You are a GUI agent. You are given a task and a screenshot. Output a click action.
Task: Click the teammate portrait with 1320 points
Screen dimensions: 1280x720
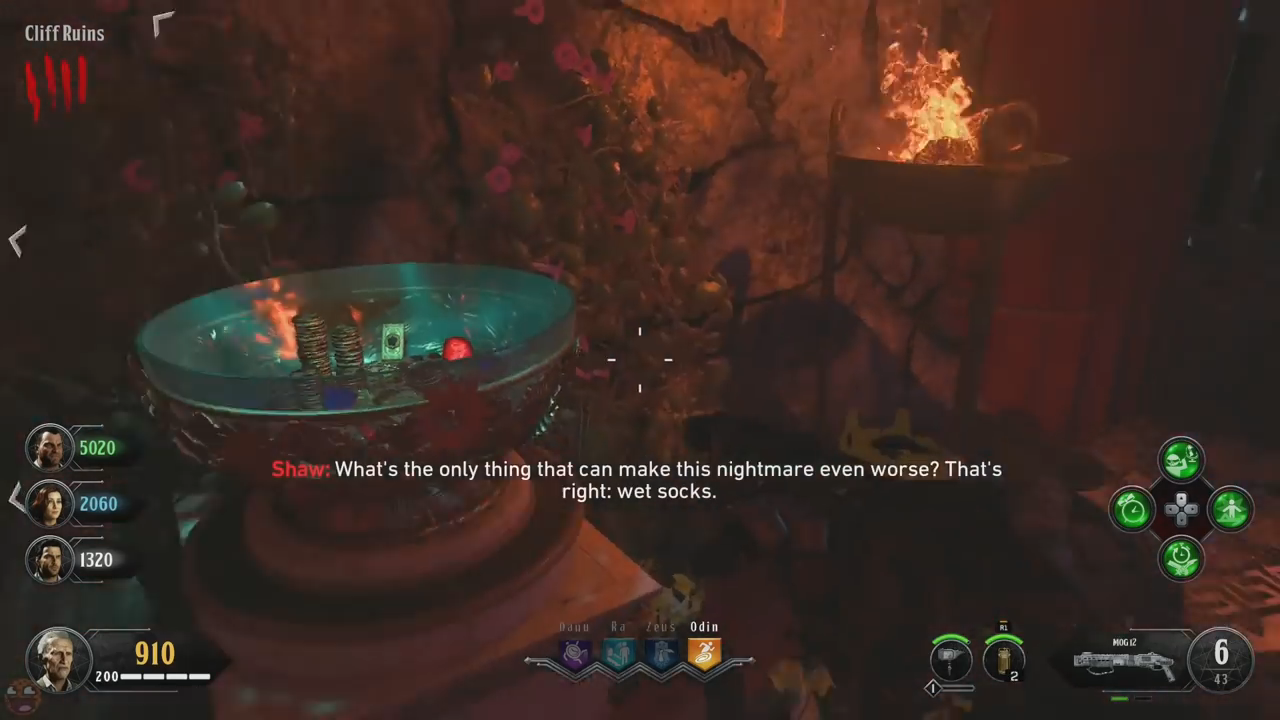click(x=48, y=560)
